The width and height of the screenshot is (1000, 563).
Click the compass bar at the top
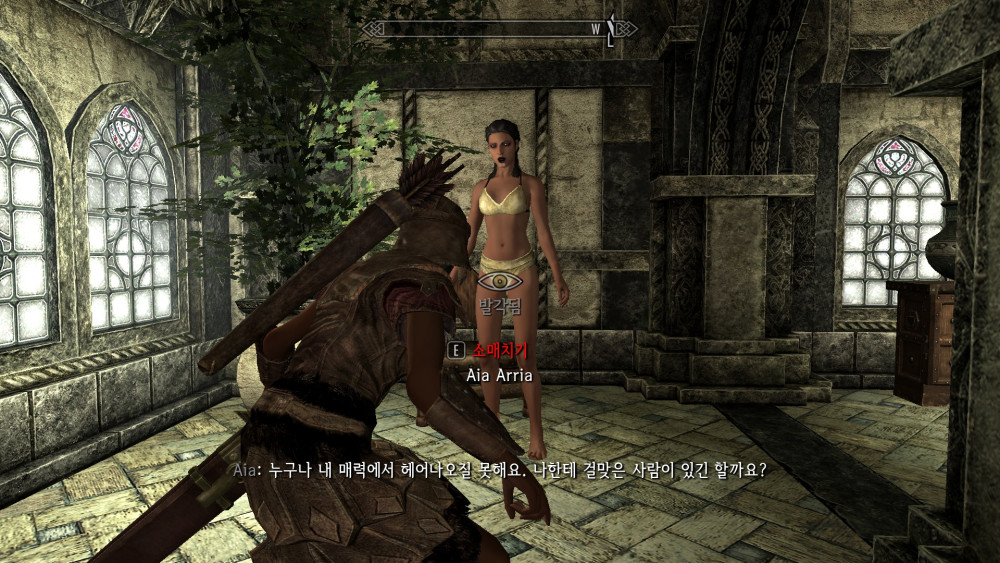[x=498, y=29]
